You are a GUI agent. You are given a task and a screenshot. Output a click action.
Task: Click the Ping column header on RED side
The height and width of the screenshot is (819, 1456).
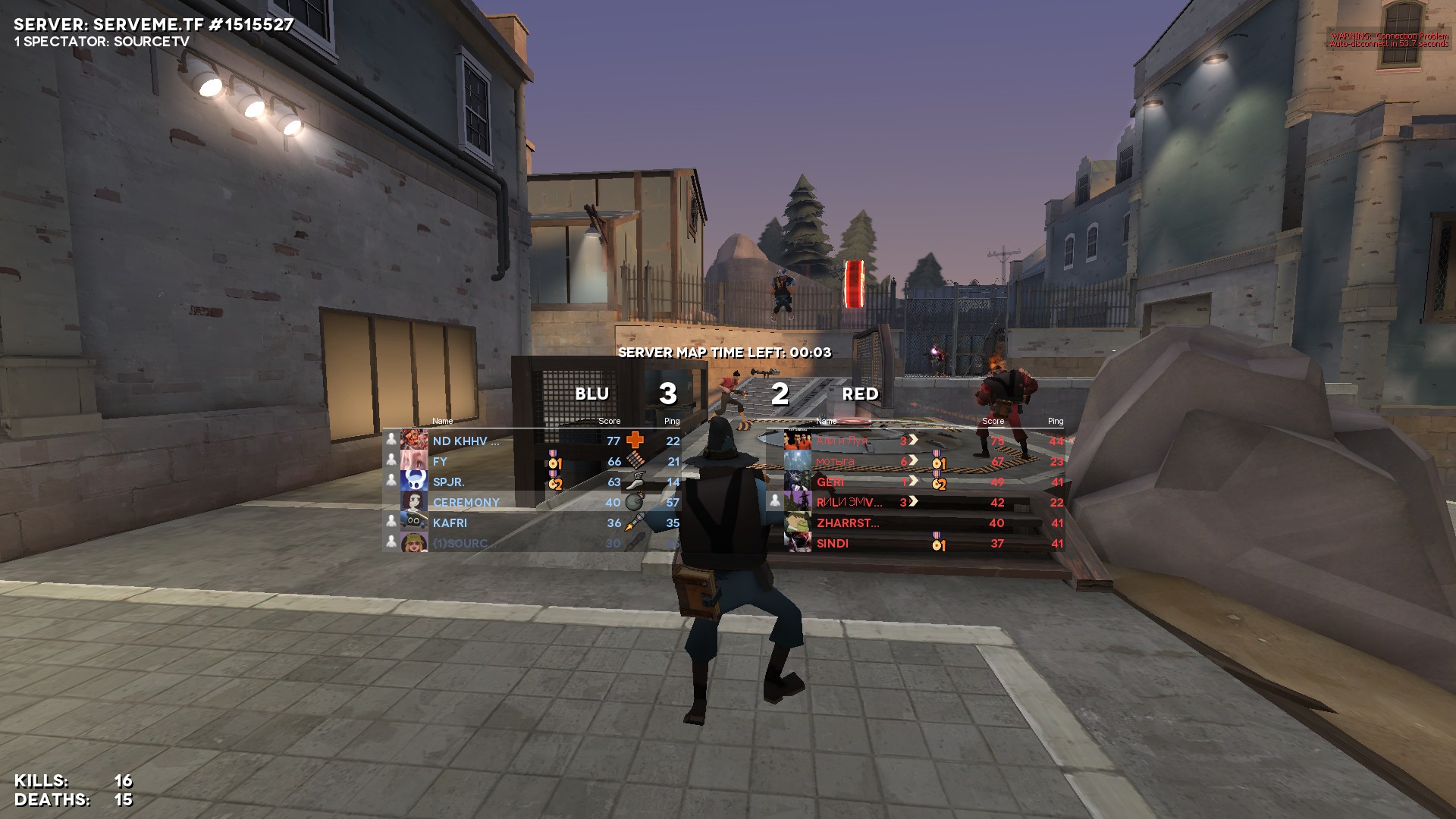tap(1056, 421)
